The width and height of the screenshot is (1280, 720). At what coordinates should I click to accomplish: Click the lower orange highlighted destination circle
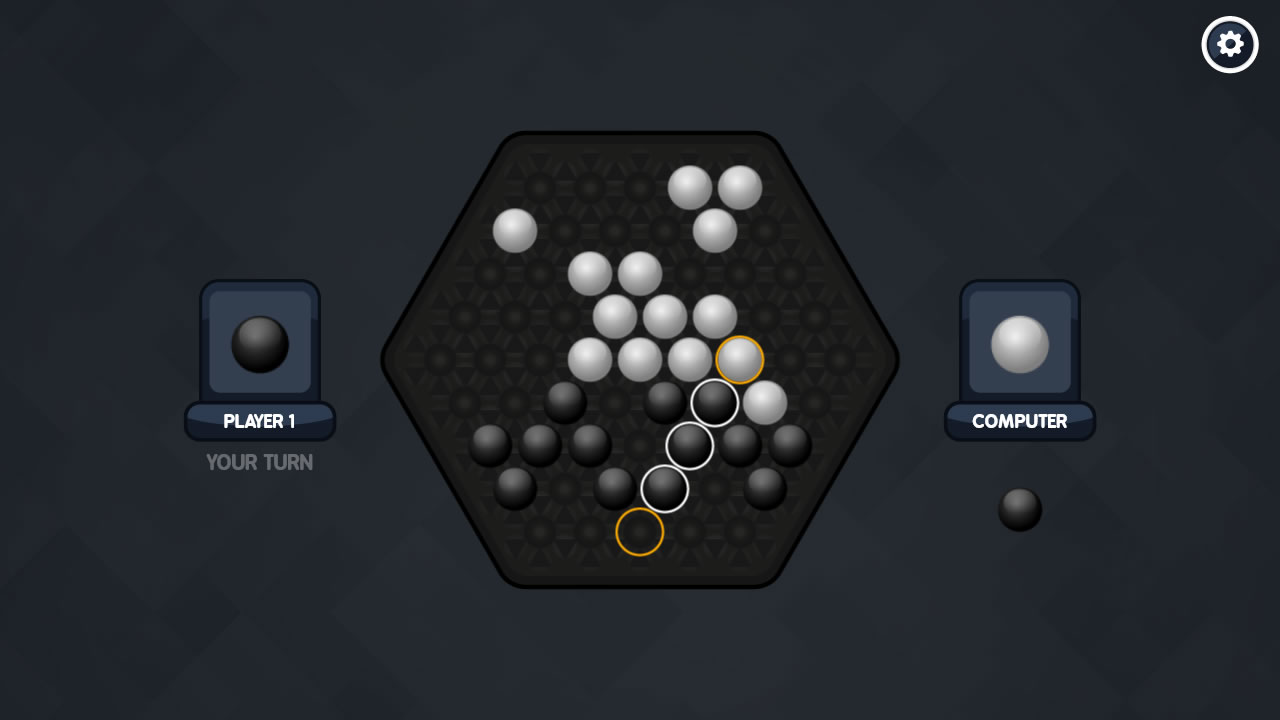tap(638, 532)
